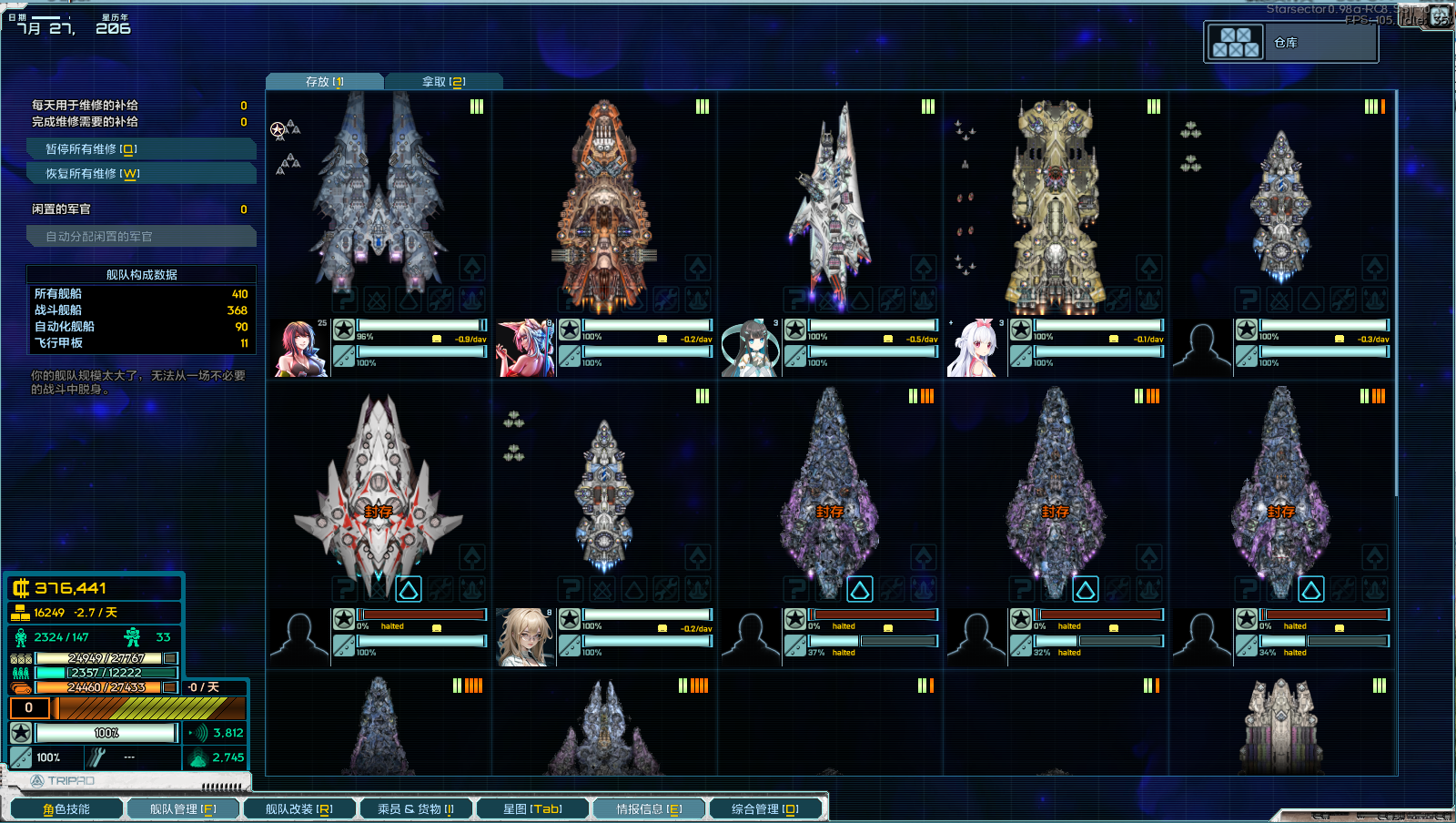Open the 星图 star map tab

(532, 808)
